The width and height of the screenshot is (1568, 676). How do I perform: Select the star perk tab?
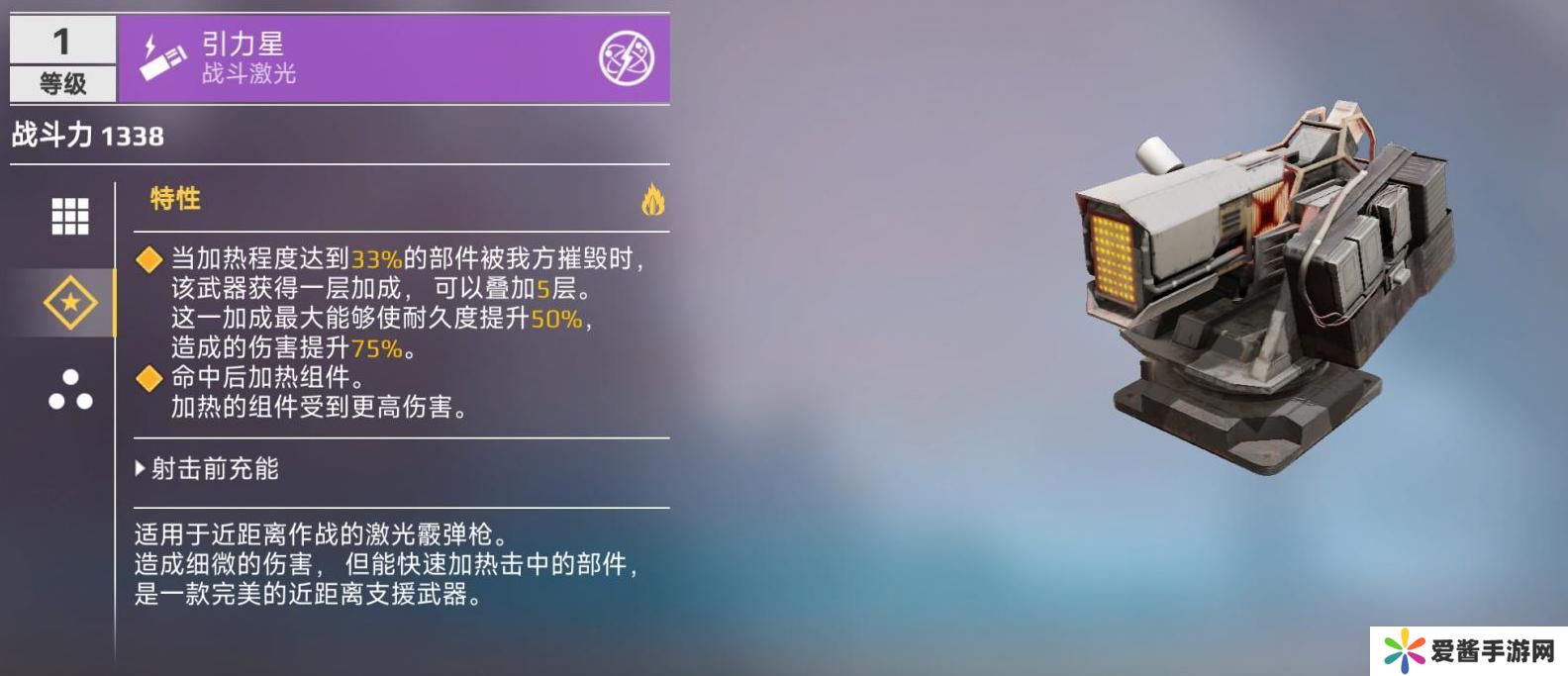coord(70,302)
